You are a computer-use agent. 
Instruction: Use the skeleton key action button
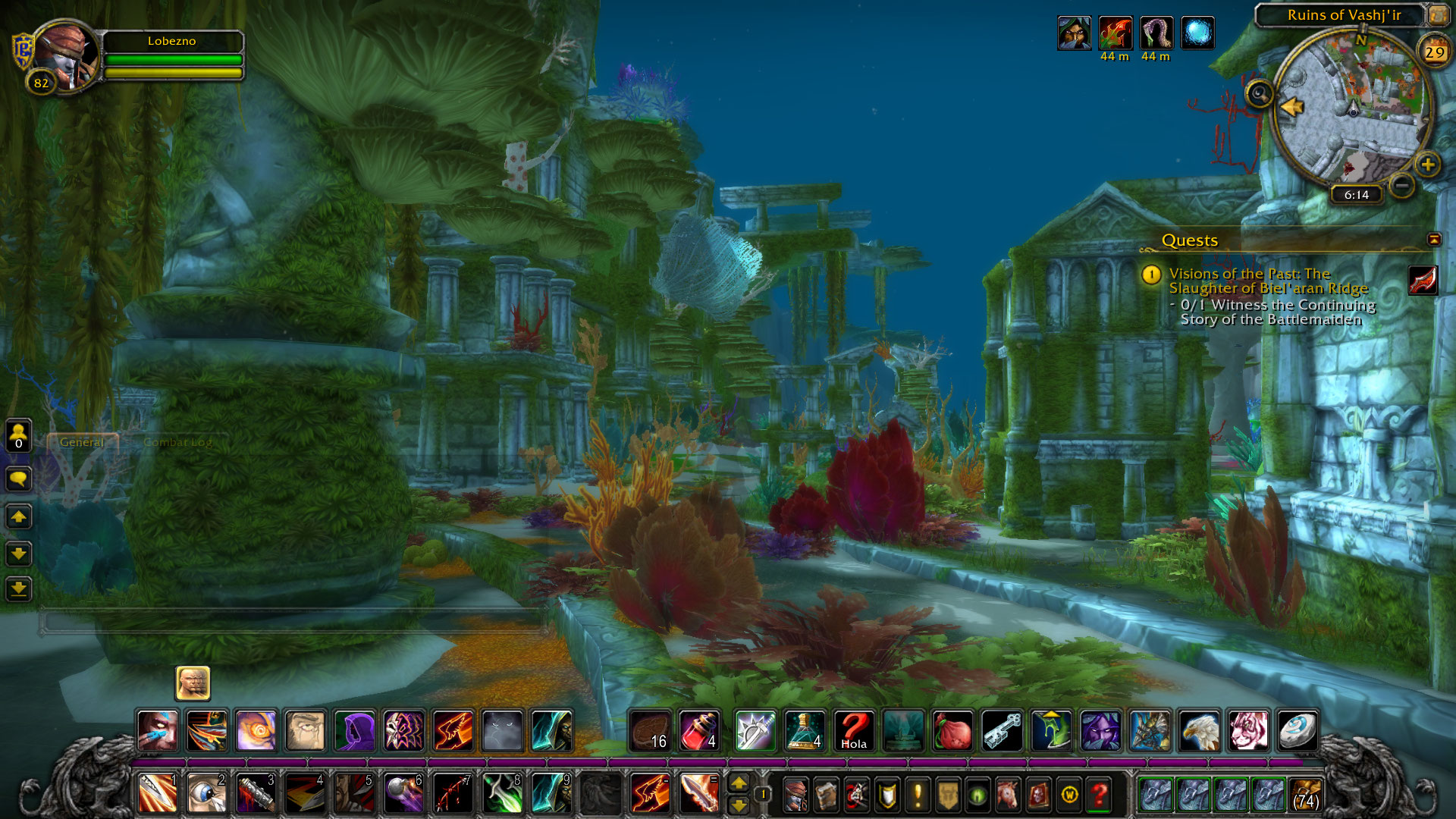pos(1002,731)
